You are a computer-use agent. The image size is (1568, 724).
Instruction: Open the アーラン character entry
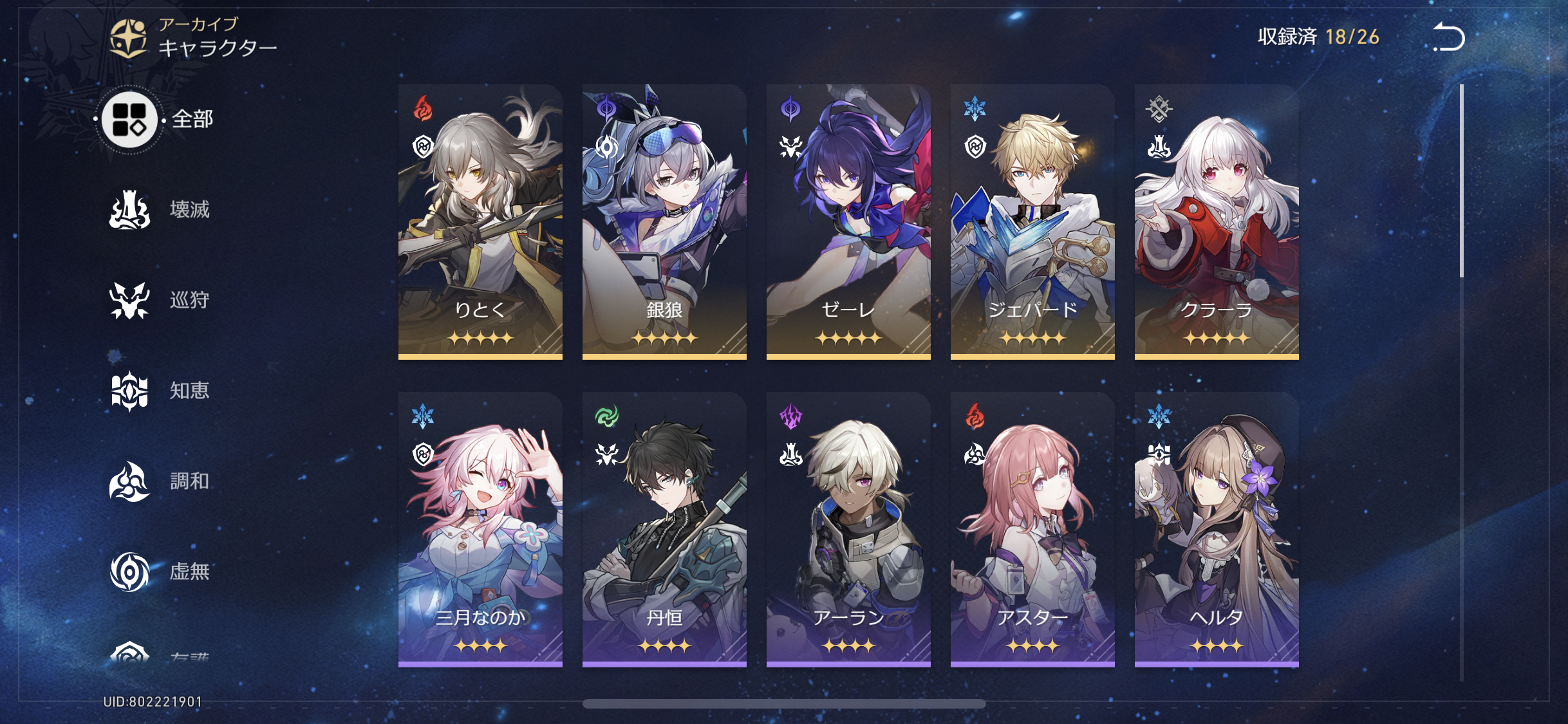click(848, 529)
